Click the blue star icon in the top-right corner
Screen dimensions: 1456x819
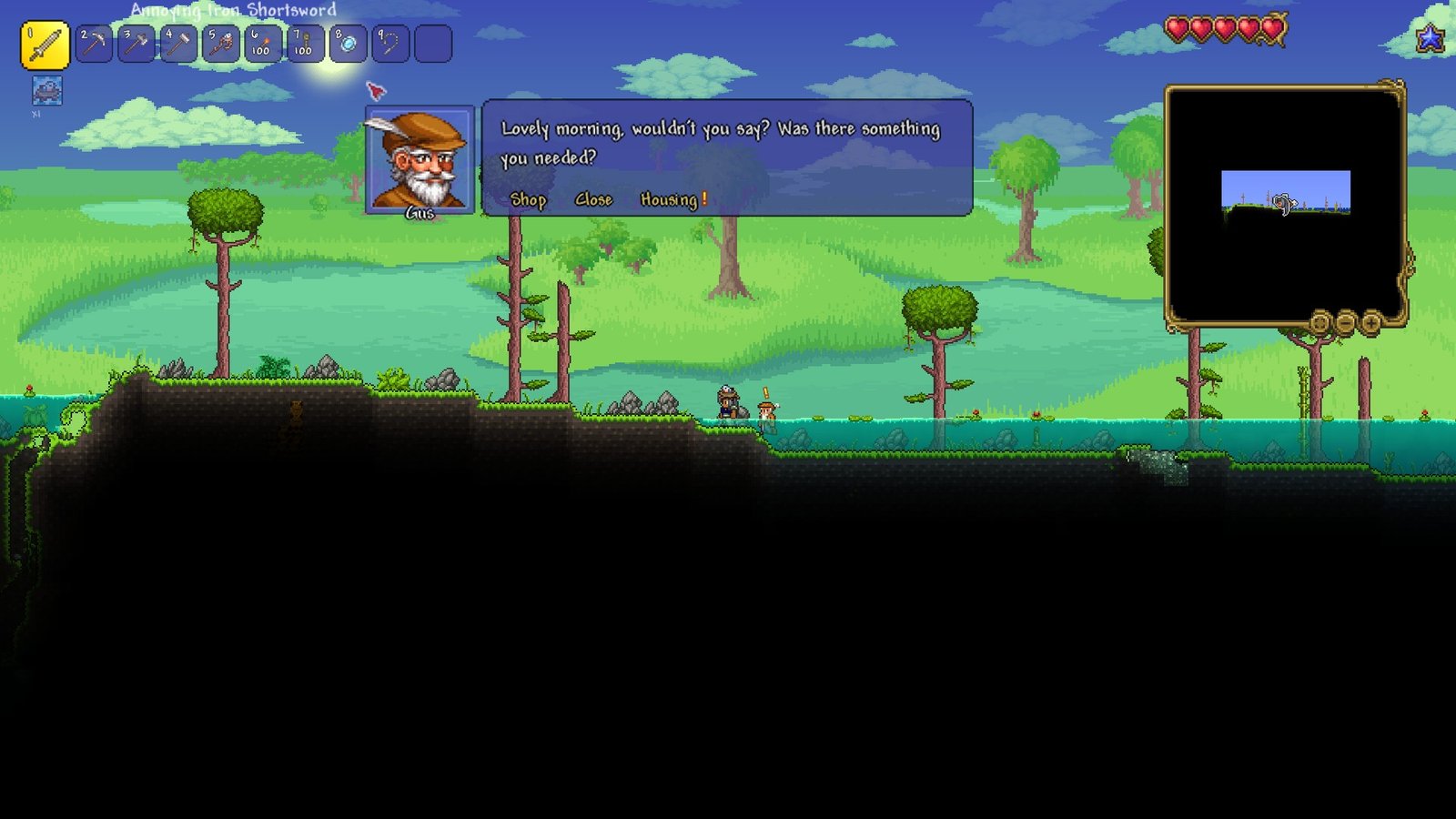[x=1431, y=39]
